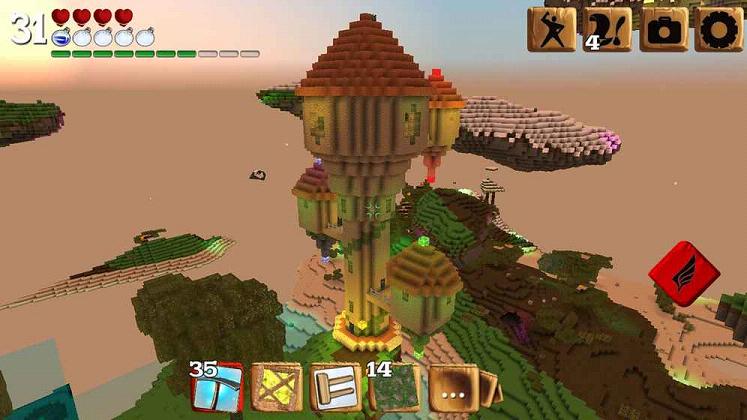This screenshot has width=747, height=420.
Task: Choose the yellow crossed block hotbar slot
Action: tap(276, 388)
